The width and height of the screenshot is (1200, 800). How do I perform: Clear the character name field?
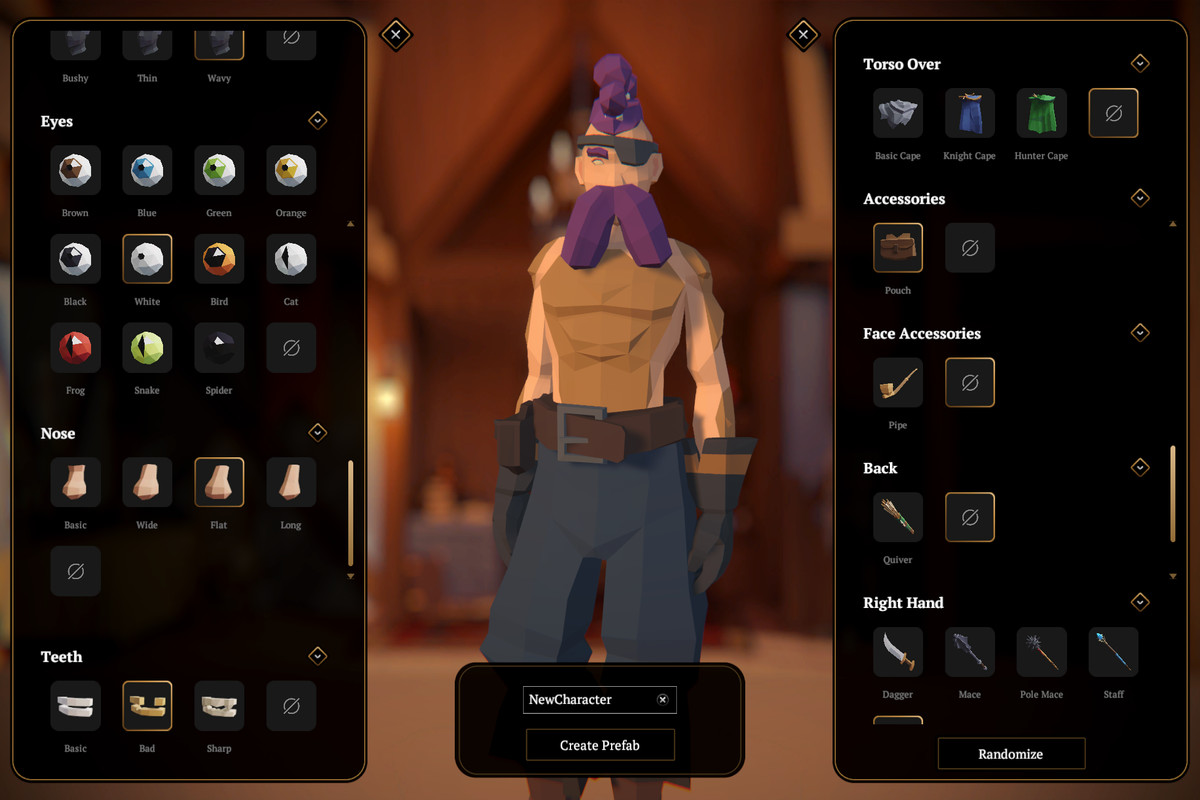pyautogui.click(x=662, y=700)
